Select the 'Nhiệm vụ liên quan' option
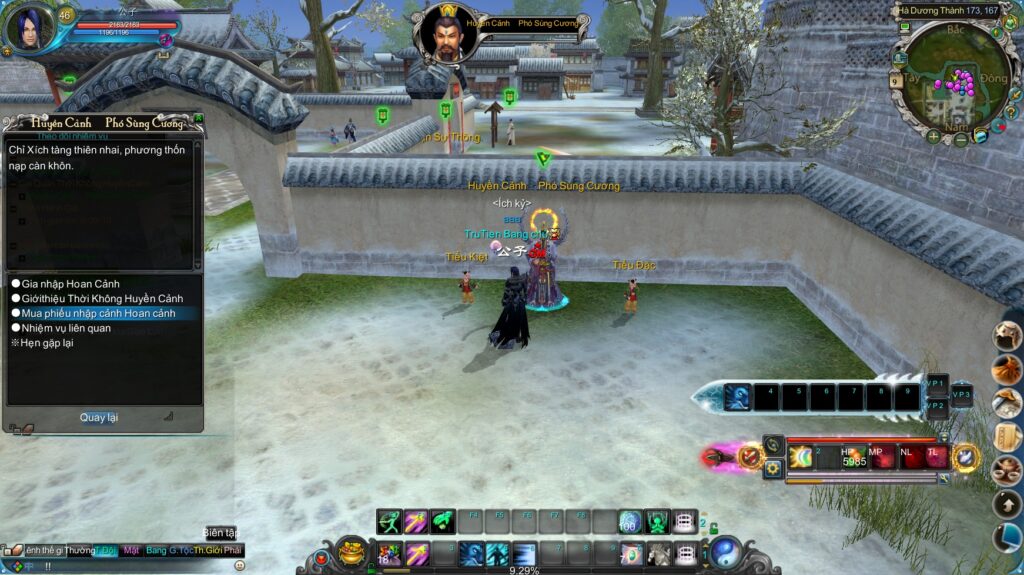Viewport: 1024px width, 575px height. 66,328
